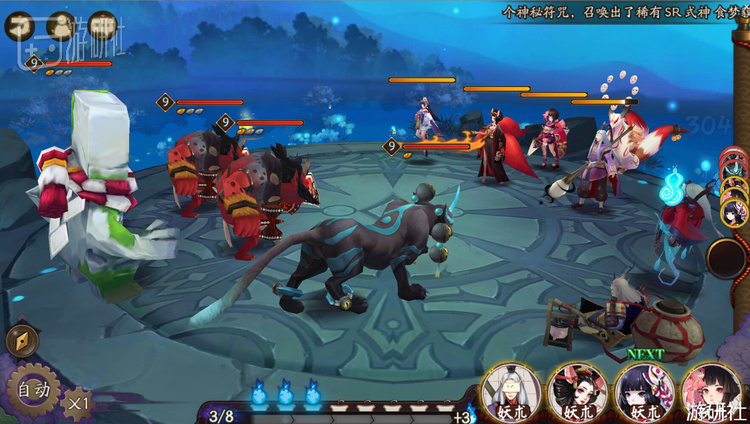The width and height of the screenshot is (750, 424).
Task: Change the X1 battle speed gear
Action: [x=76, y=403]
